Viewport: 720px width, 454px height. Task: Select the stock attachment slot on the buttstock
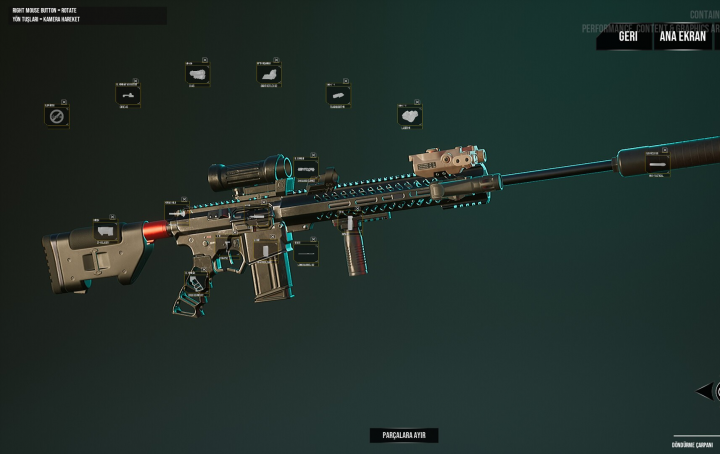(x=107, y=231)
